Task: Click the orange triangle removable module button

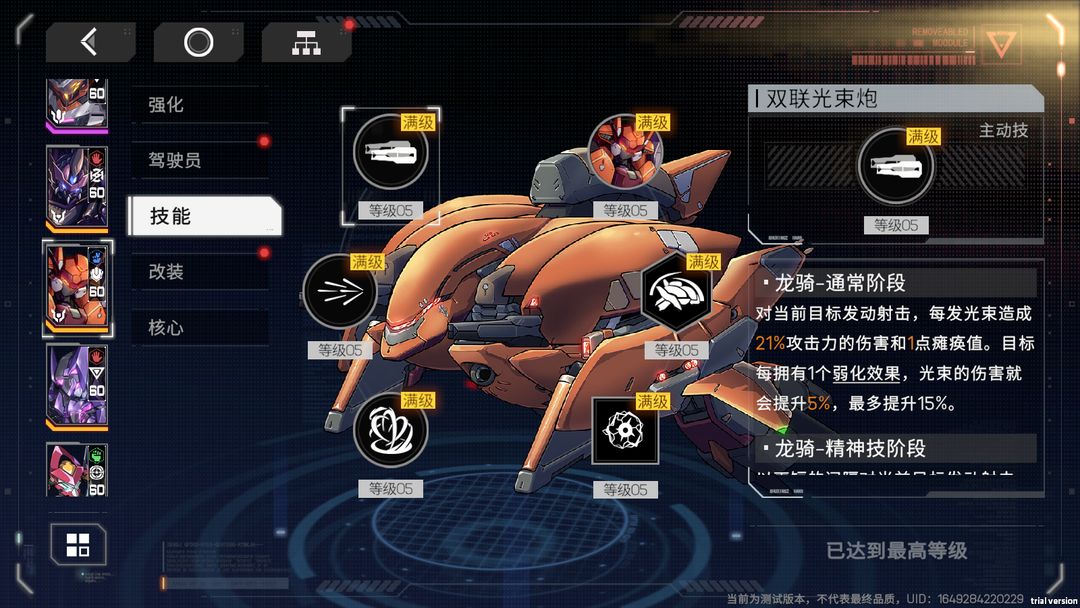Action: pyautogui.click(x=997, y=42)
